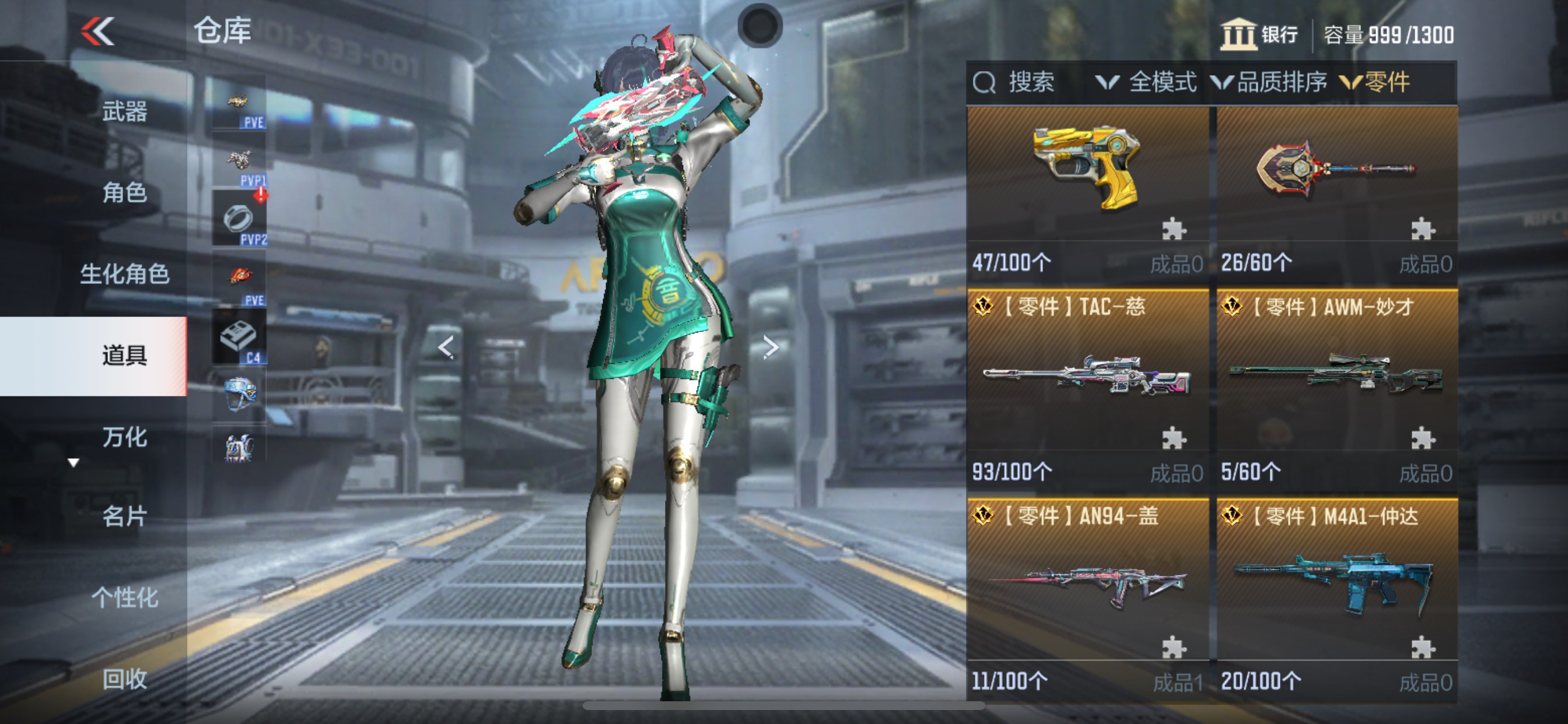Show the next character with right arrow
This screenshot has height=724, width=1568.
tap(771, 347)
